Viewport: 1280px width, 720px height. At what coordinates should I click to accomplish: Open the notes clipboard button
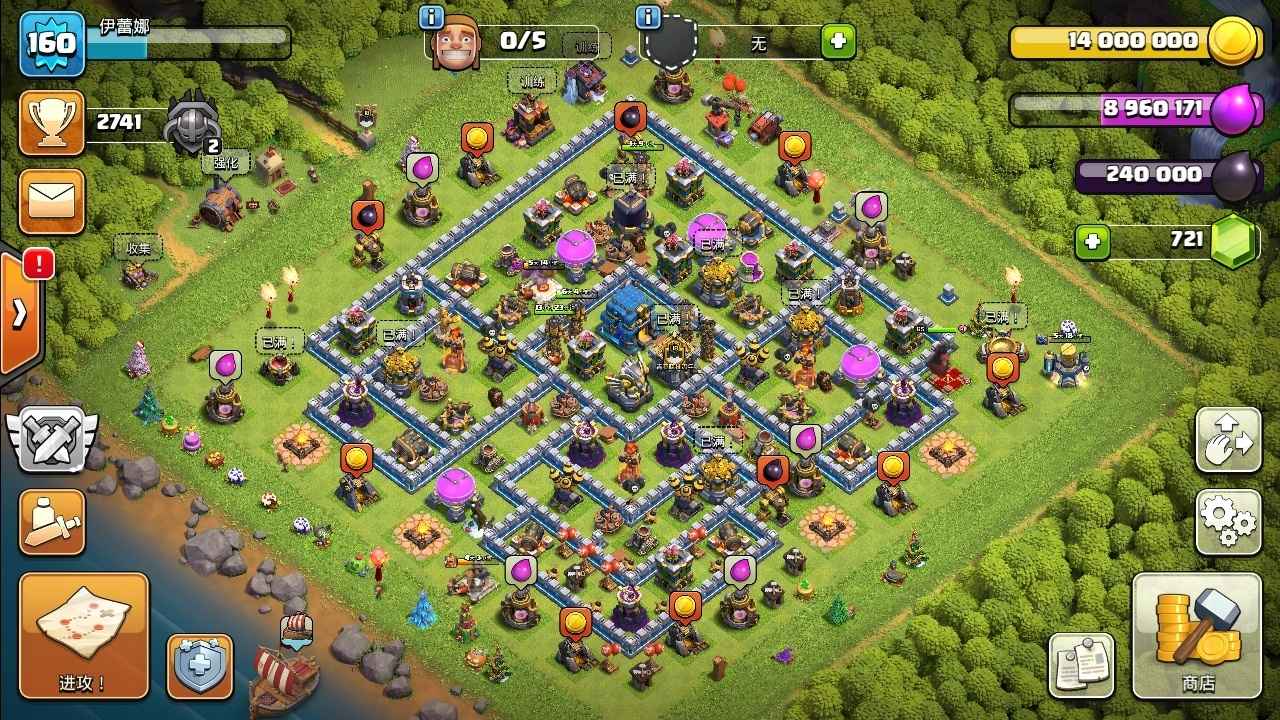click(x=1081, y=664)
